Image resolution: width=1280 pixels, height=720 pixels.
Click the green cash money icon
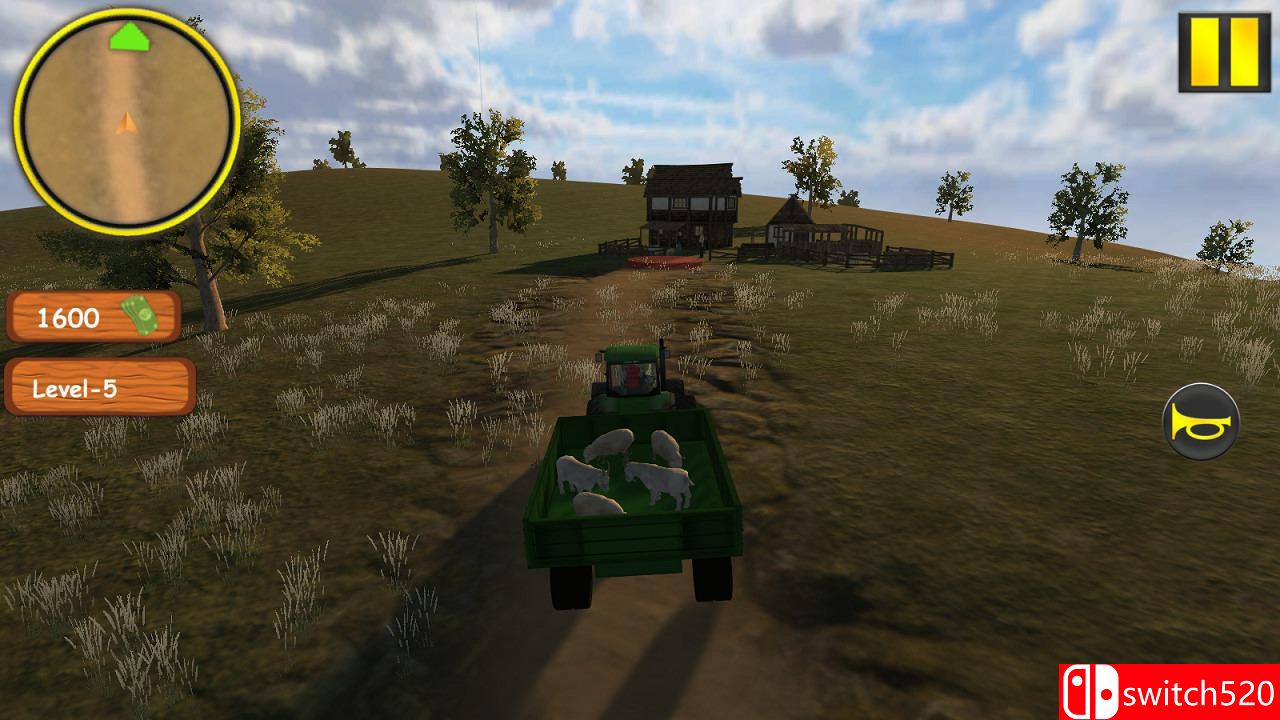tap(140, 316)
